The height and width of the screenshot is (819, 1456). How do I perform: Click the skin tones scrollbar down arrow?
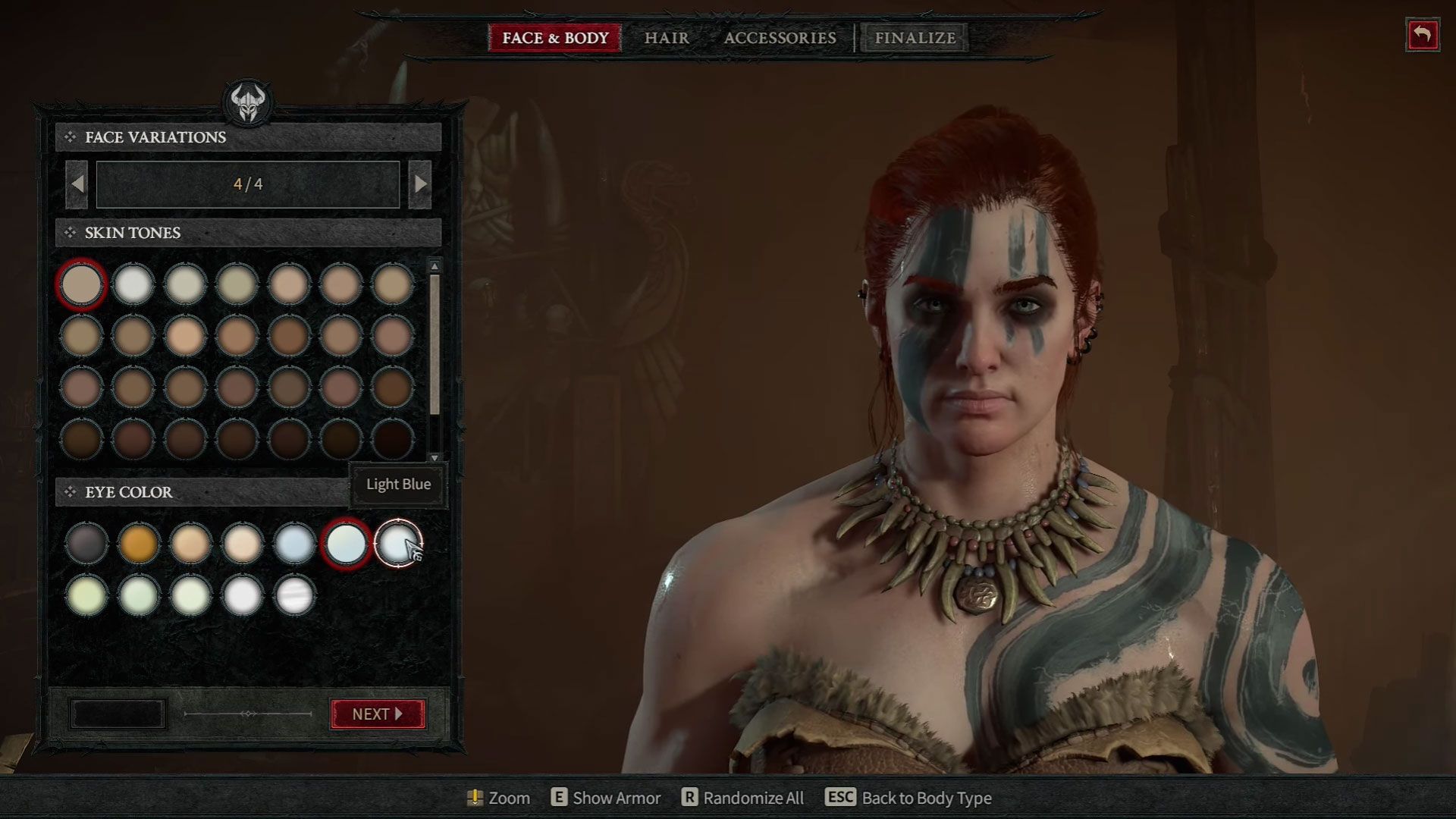435,458
